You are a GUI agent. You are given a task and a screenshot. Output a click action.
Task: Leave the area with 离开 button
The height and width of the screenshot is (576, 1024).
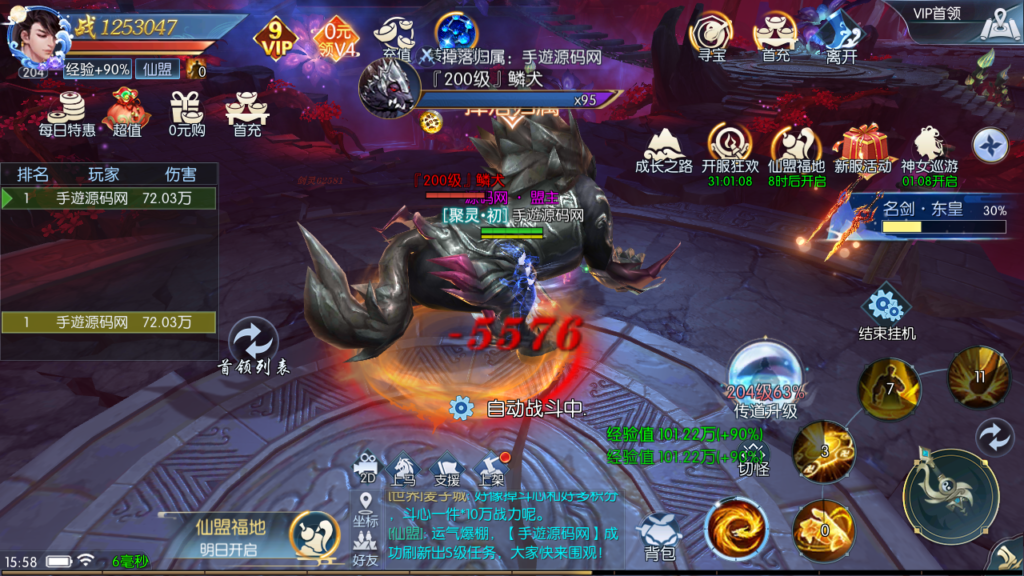pyautogui.click(x=842, y=38)
